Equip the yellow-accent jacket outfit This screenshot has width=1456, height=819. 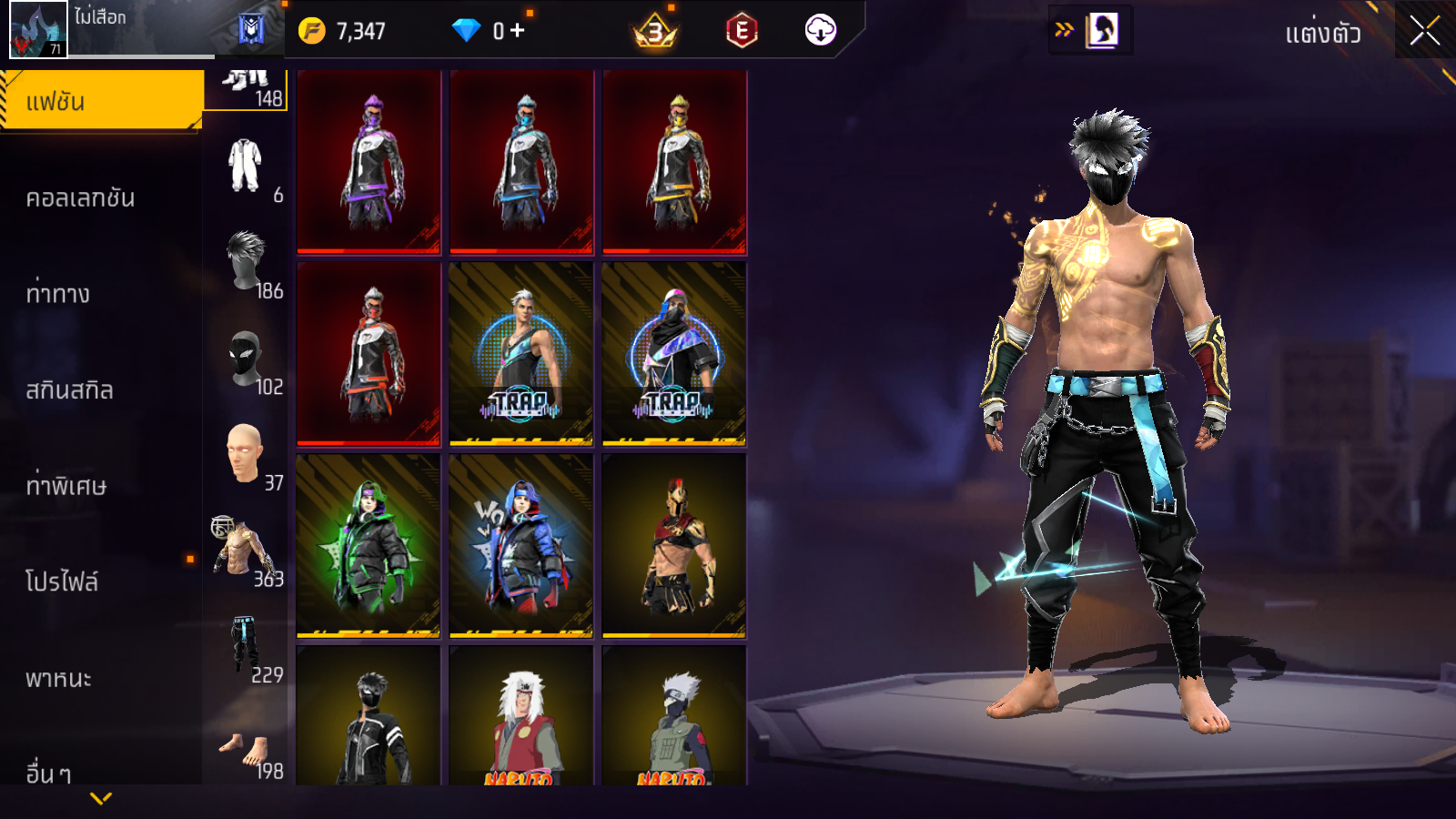(x=674, y=162)
